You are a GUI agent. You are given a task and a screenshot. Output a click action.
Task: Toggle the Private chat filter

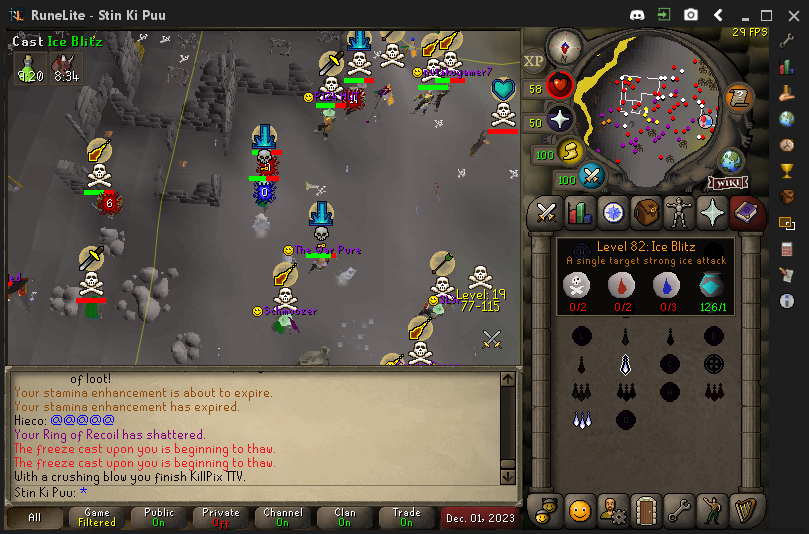pos(221,517)
